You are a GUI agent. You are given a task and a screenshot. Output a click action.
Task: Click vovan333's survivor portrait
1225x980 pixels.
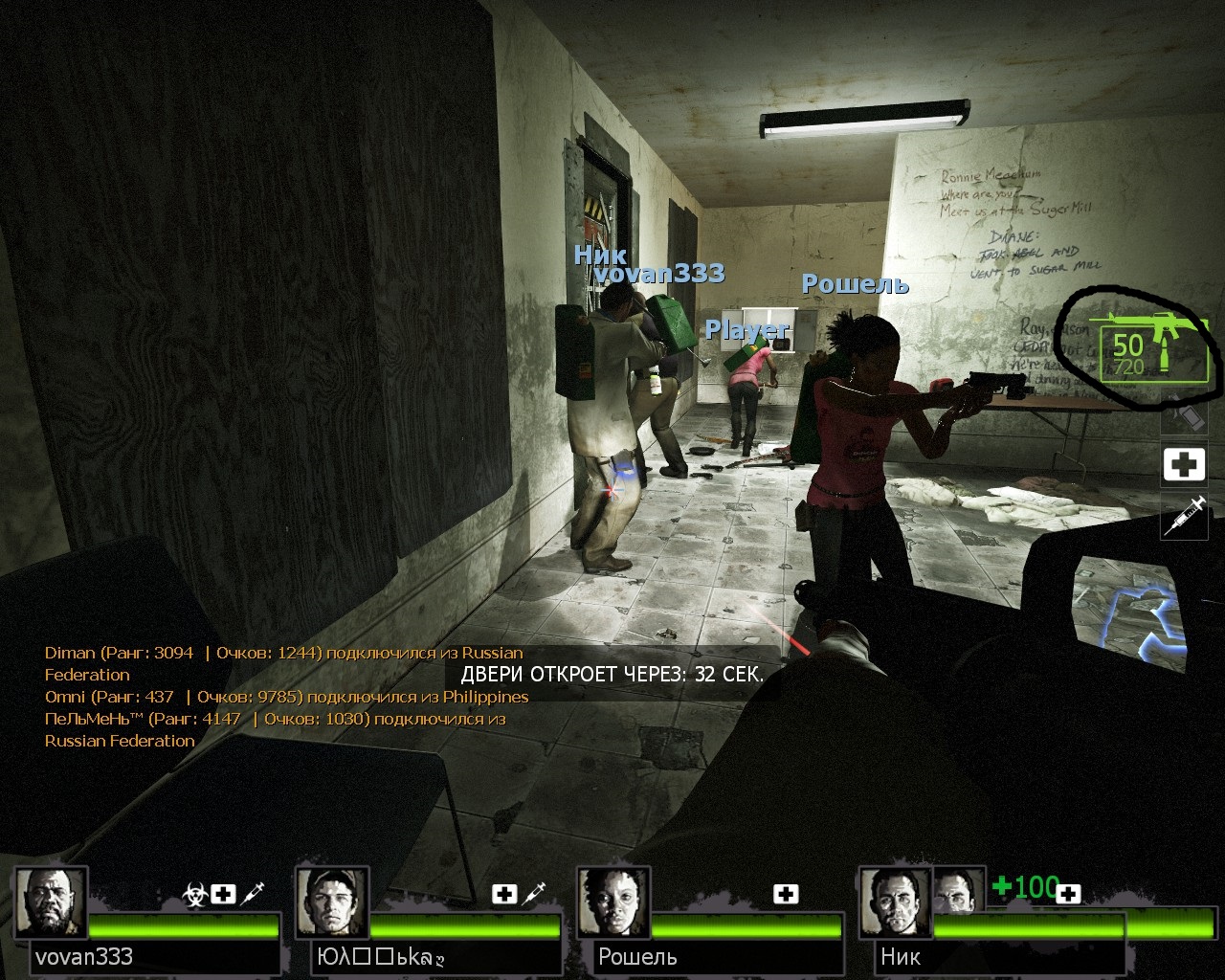pyautogui.click(x=50, y=904)
